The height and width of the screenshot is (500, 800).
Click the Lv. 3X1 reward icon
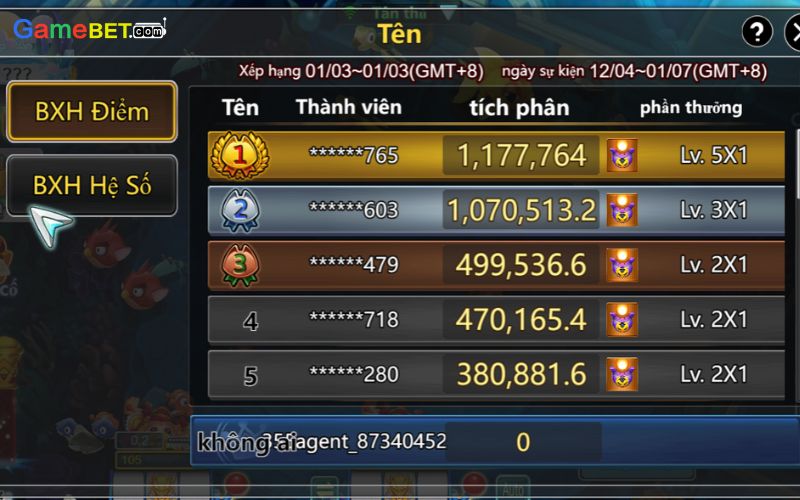coord(622,210)
